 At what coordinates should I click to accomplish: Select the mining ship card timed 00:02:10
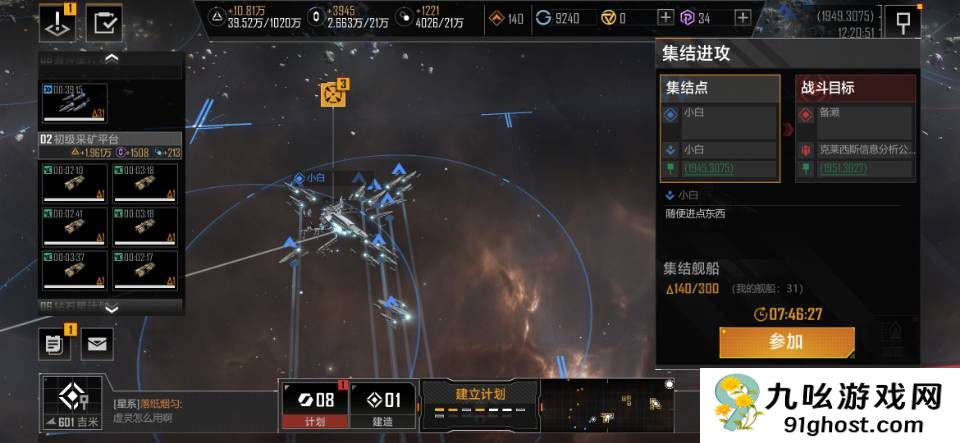pyautogui.click(x=74, y=183)
